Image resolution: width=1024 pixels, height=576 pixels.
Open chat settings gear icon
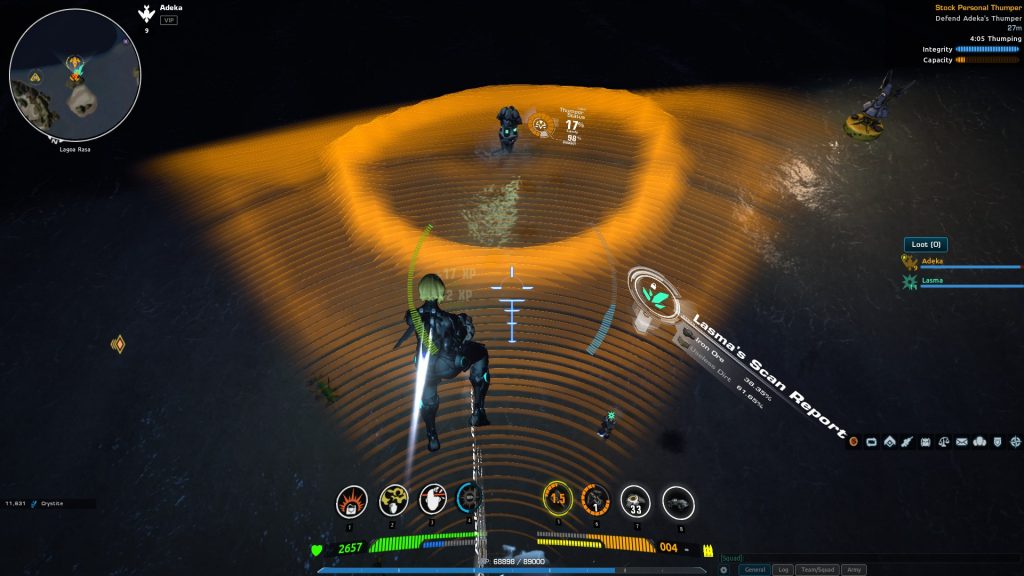click(x=724, y=570)
